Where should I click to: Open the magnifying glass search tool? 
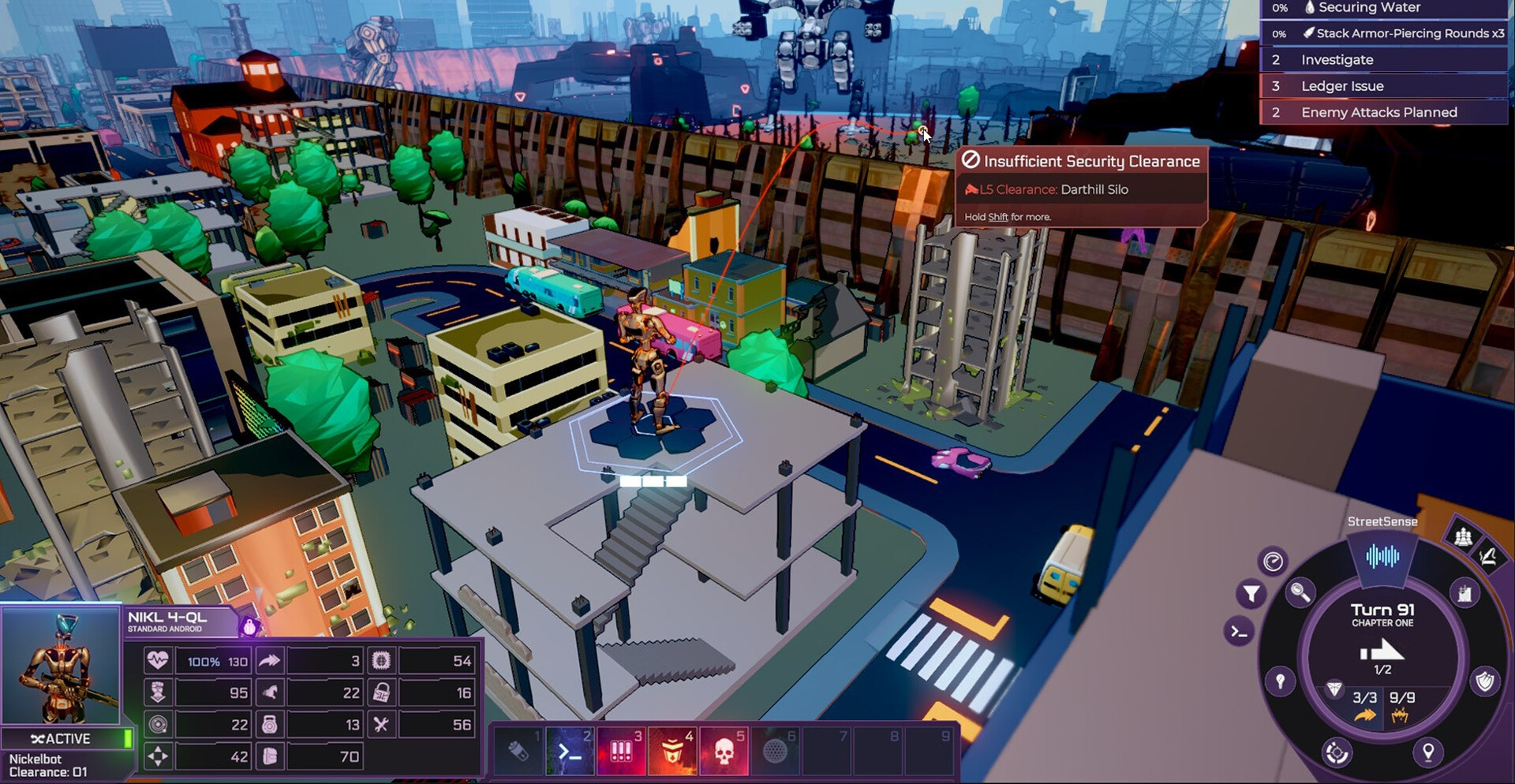tap(1300, 591)
